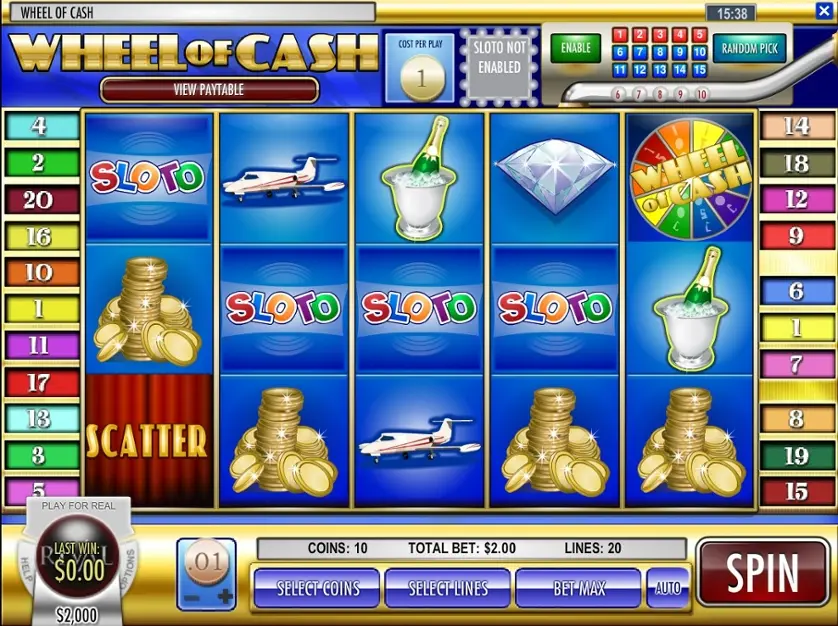This screenshot has height=626, width=838.
Task: Increase coin value with plus sign
Action: click(224, 597)
